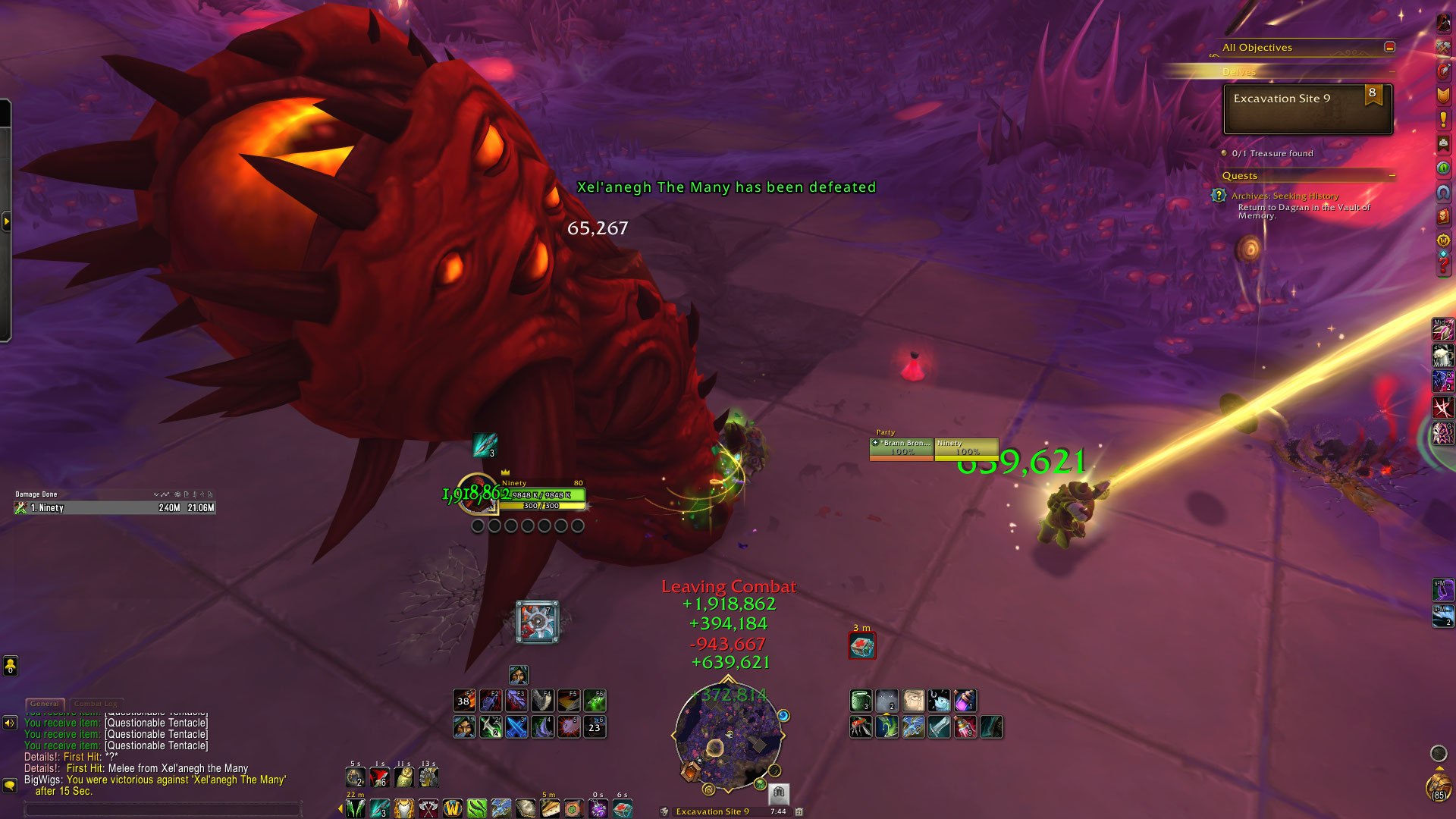Use the purple potion flask item

pyautogui.click(x=965, y=701)
